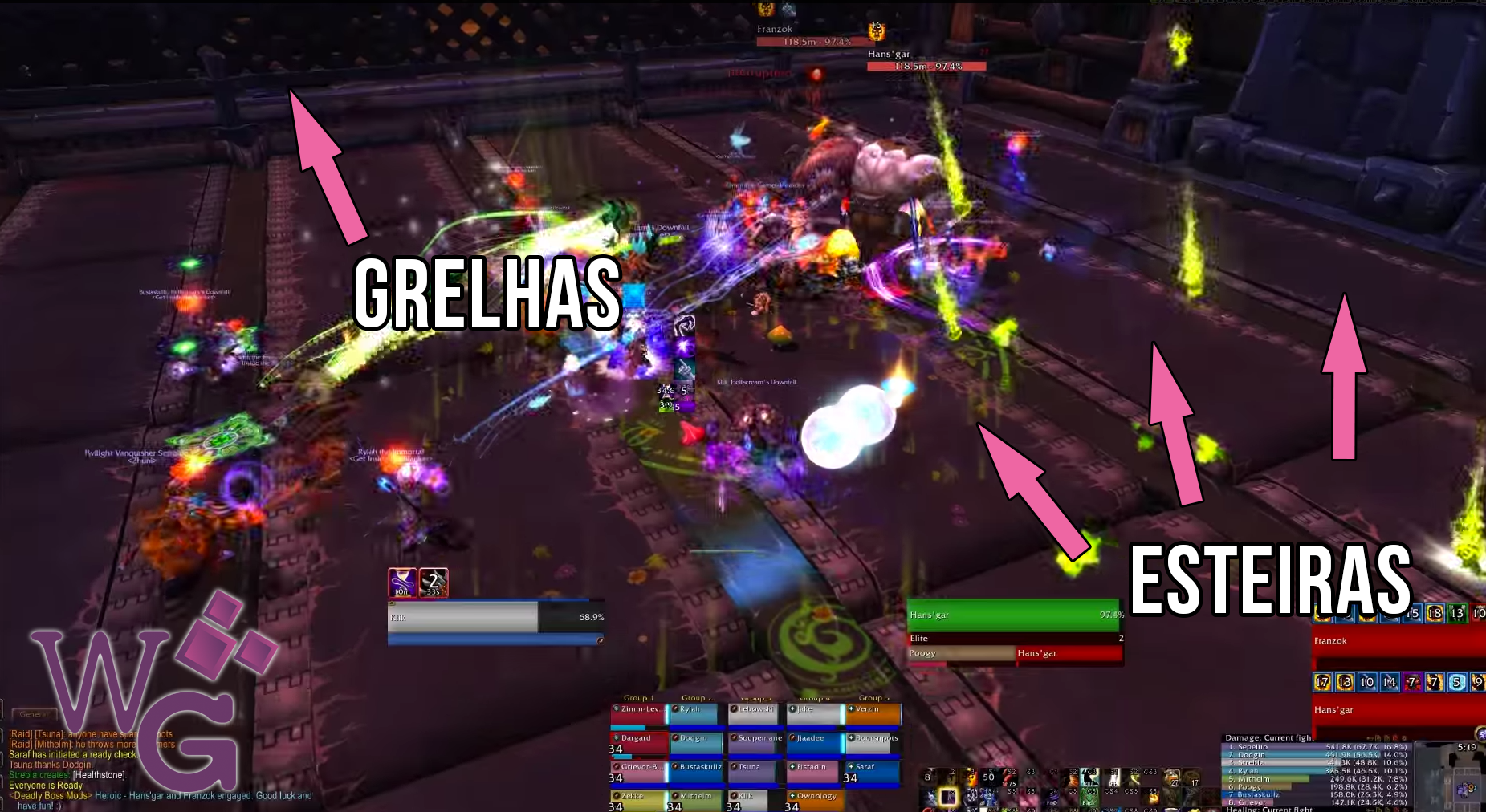The width and height of the screenshot is (1486, 812).
Task: Click the Poogy target-of-target bar
Action: pyautogui.click(x=961, y=653)
